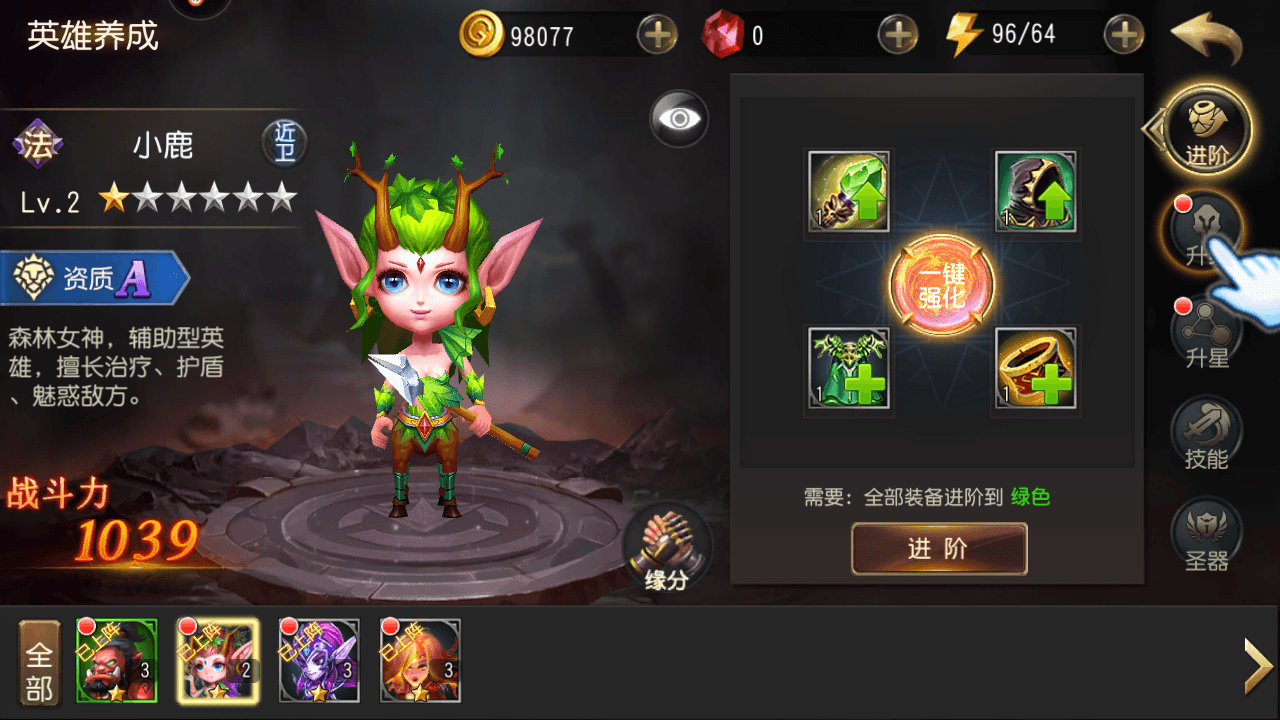Select the hooded cloak equipment slot

tap(1035, 190)
